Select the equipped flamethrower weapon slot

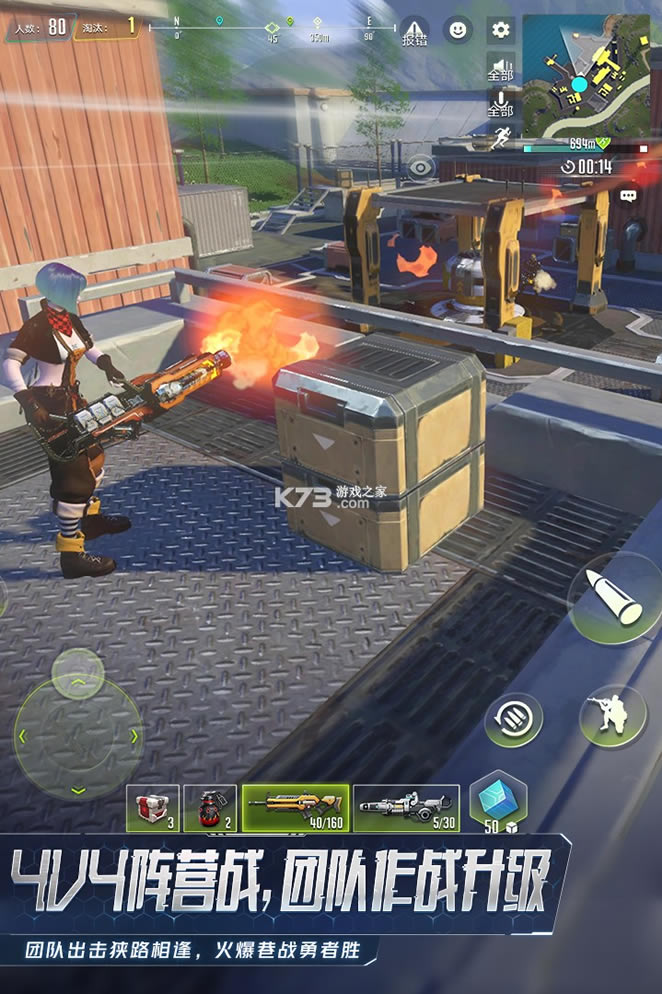tap(296, 808)
